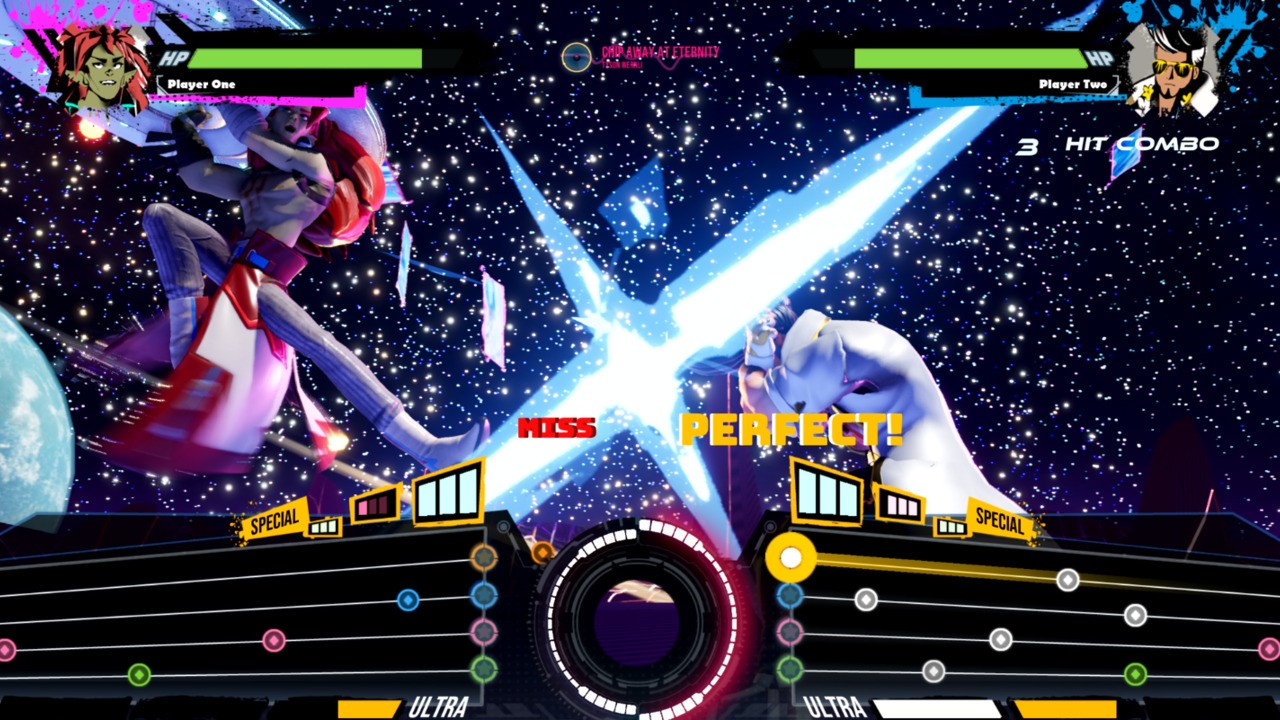Viewport: 1280px width, 720px height.
Task: Click the 3 HIT COMBO counter
Action: coord(1115,146)
